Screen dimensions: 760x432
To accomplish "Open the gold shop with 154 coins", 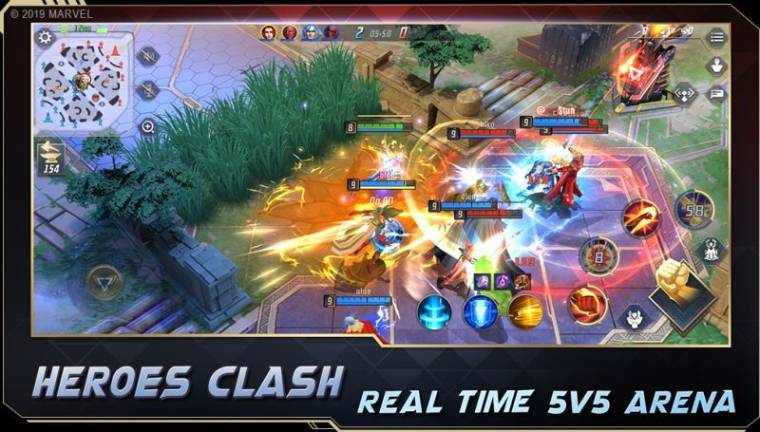I will point(49,157).
